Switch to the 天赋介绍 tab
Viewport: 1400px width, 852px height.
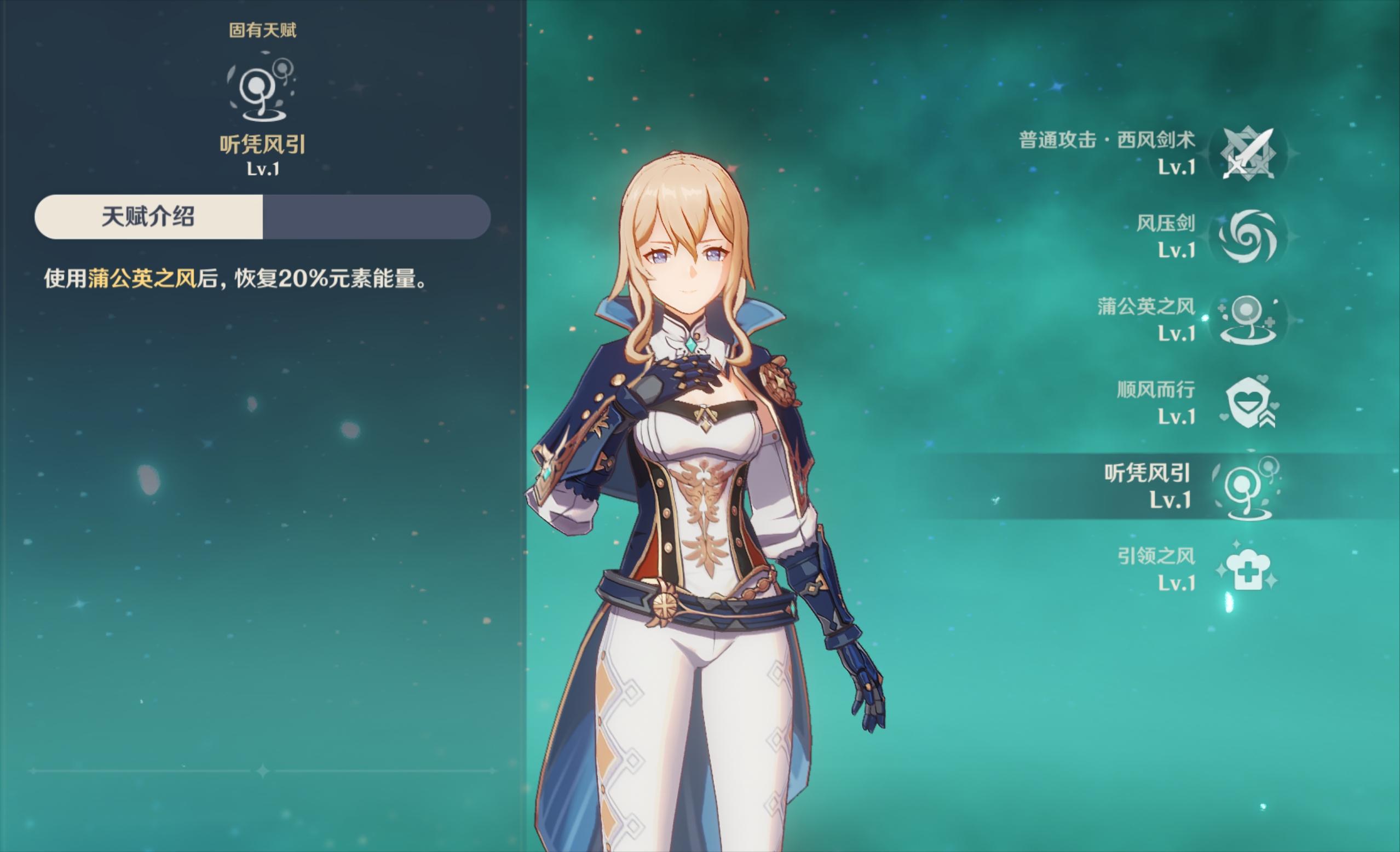[148, 216]
